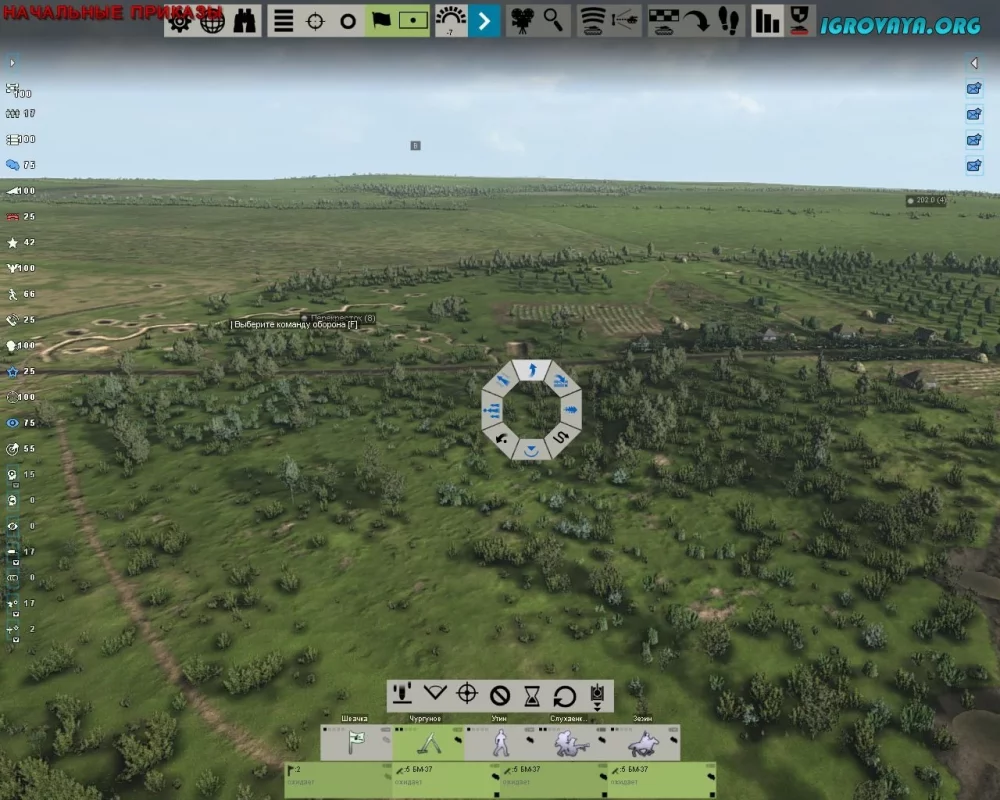
Task: Choose the Зезин cavalry unit card
Action: click(643, 743)
